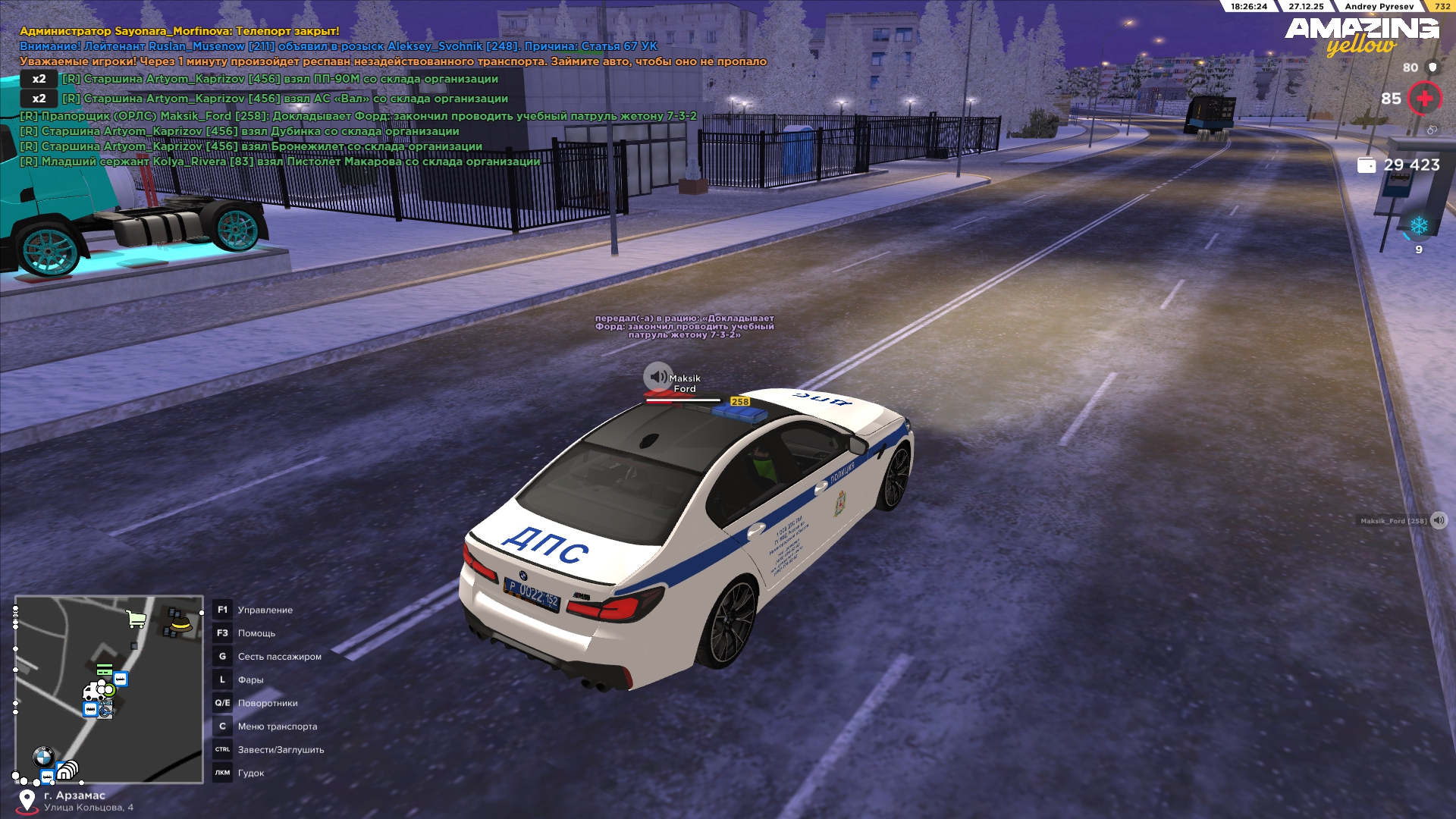Click the green bank card marker on minimap
The width and height of the screenshot is (1456, 819).
tap(104, 670)
